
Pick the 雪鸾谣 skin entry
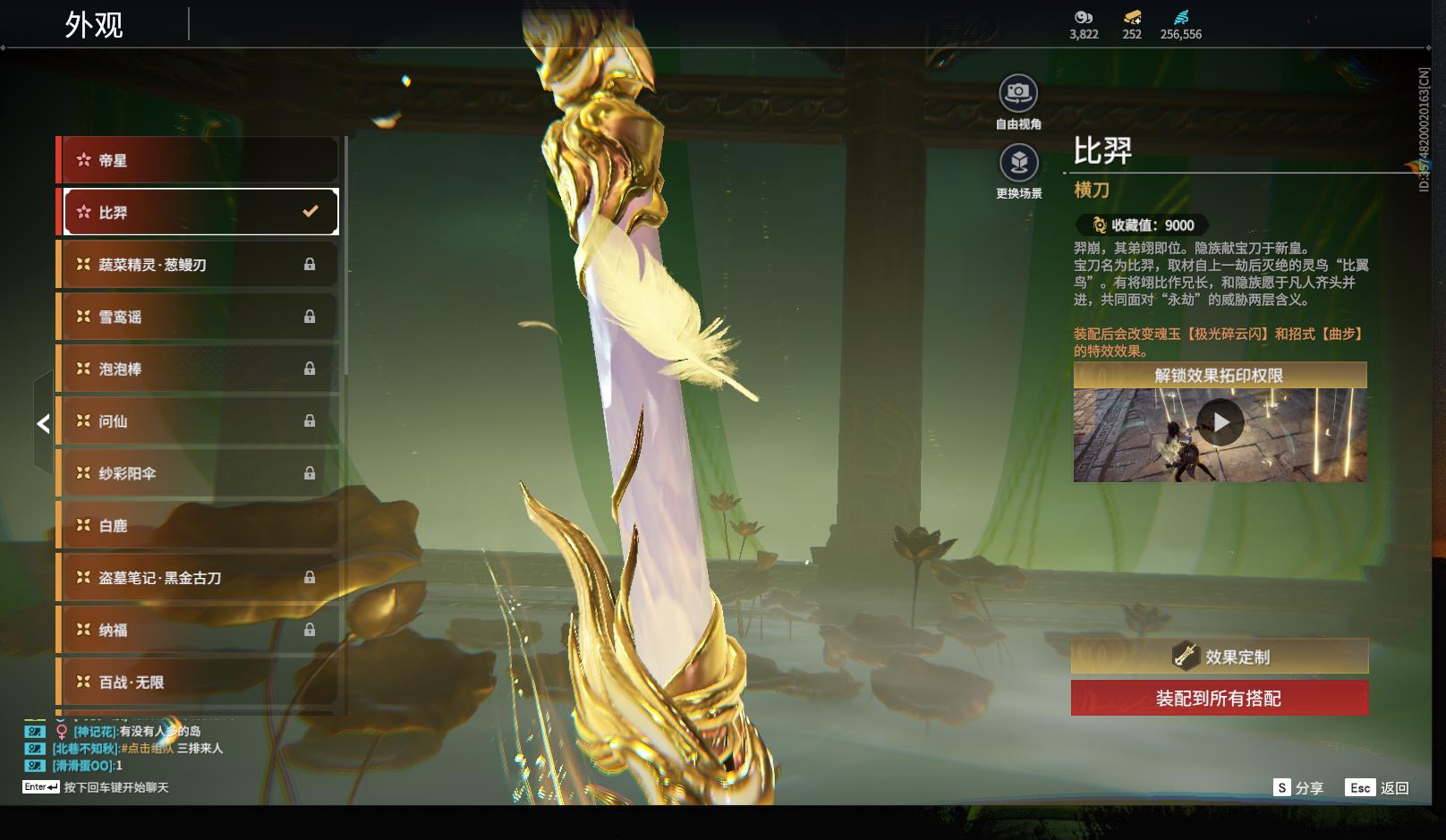pos(198,317)
